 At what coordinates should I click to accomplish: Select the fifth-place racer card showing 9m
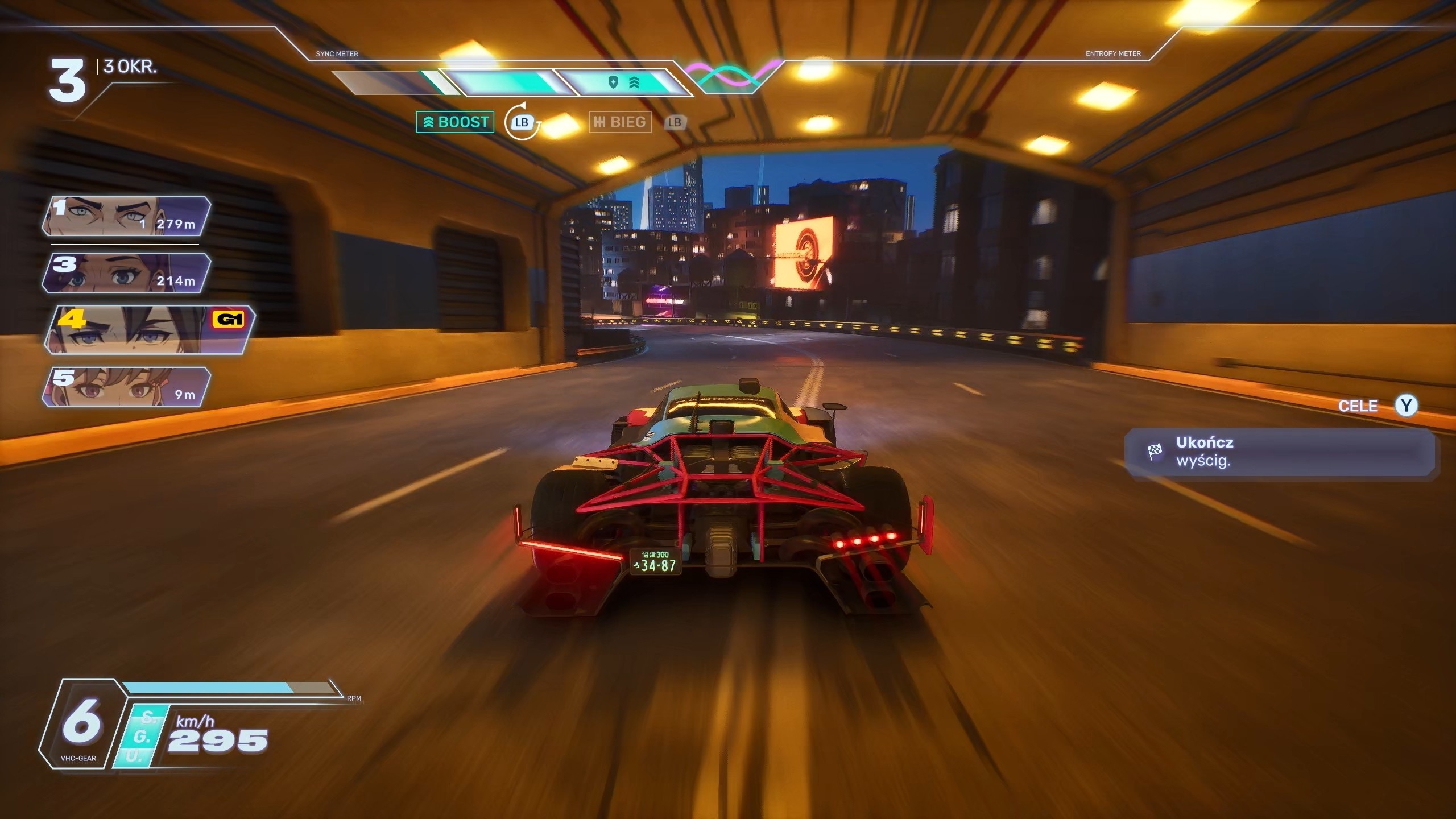126,387
